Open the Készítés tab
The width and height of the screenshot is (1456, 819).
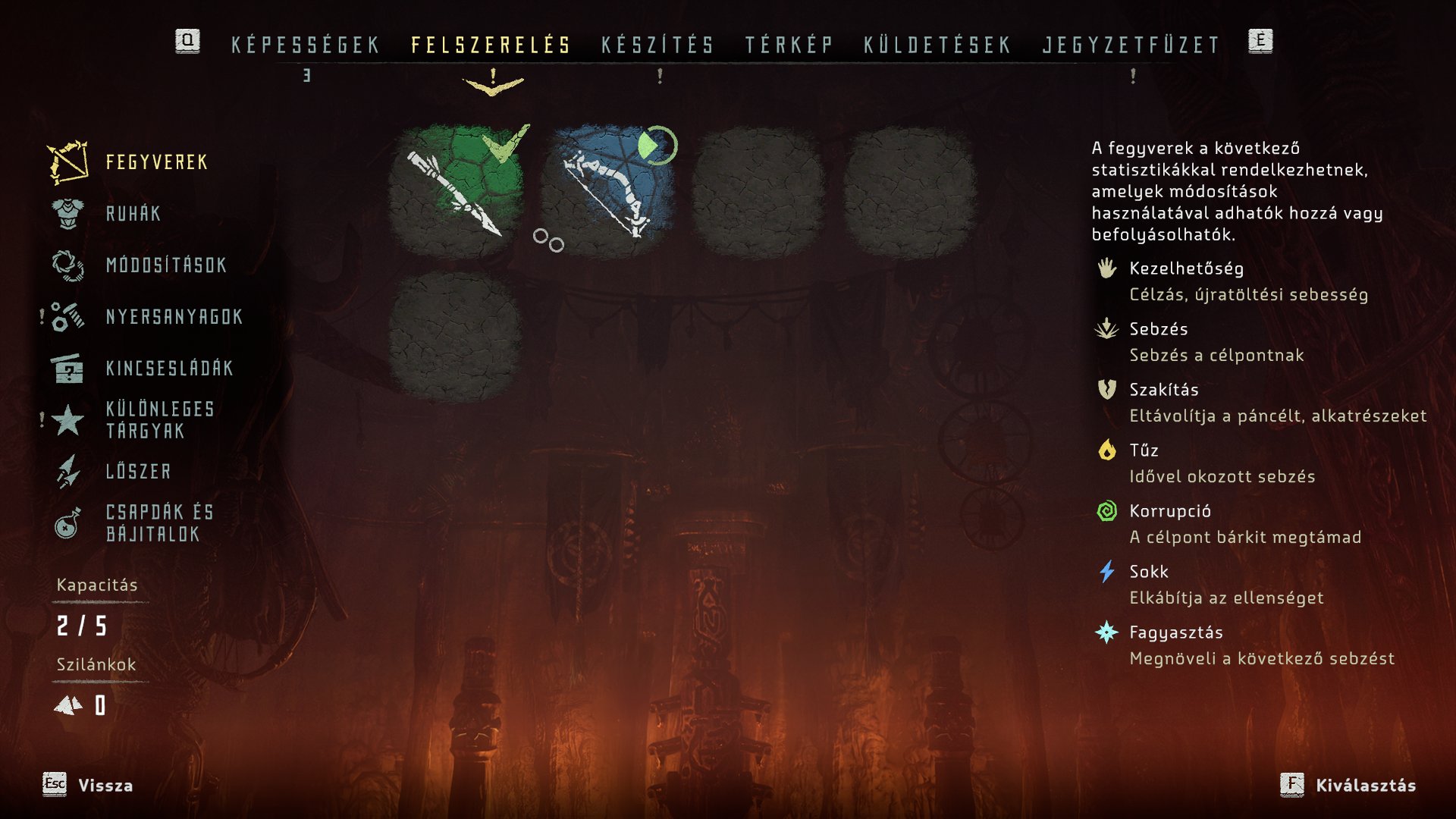(657, 45)
